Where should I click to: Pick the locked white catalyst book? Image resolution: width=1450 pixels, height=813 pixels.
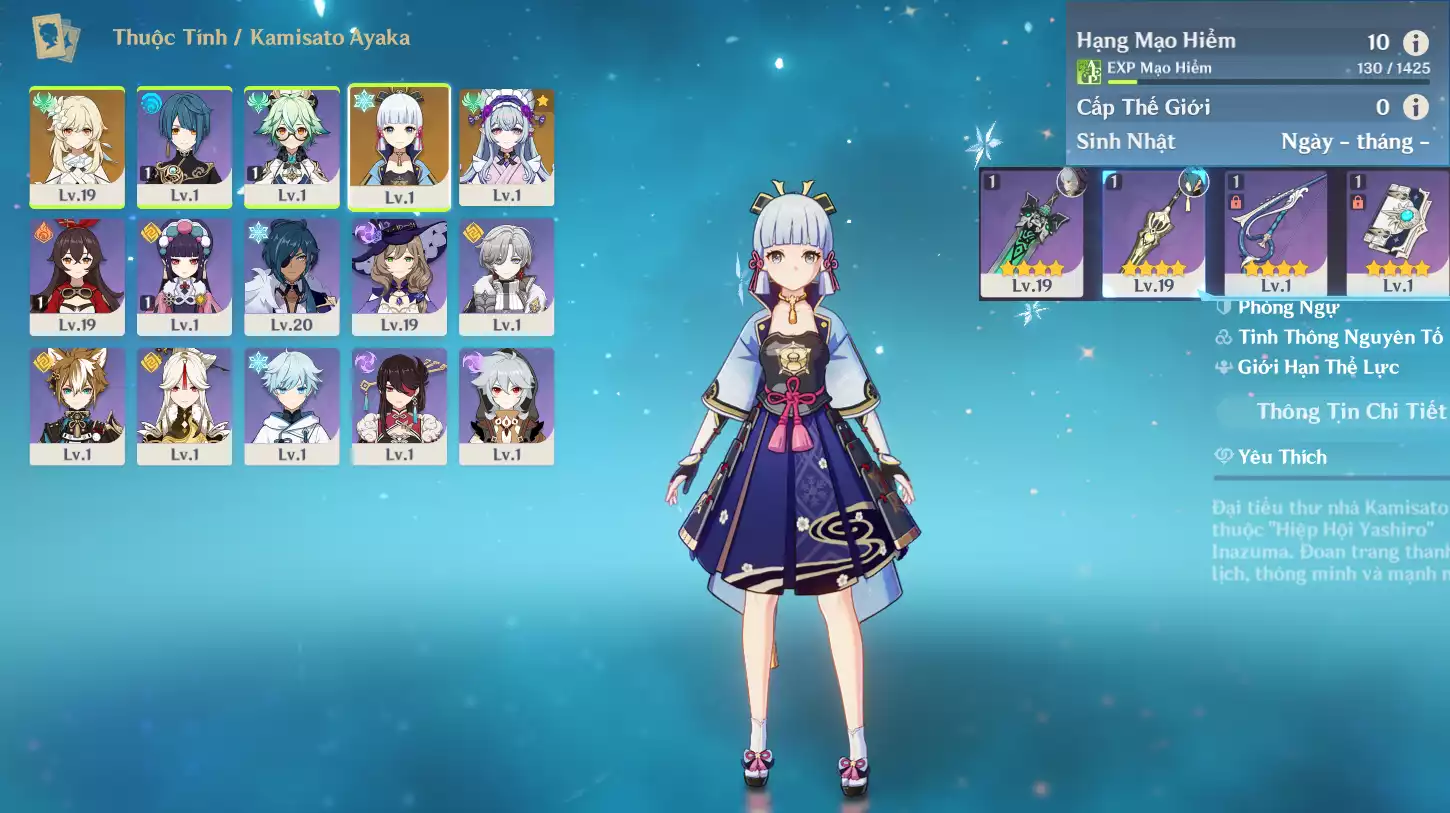[1397, 234]
